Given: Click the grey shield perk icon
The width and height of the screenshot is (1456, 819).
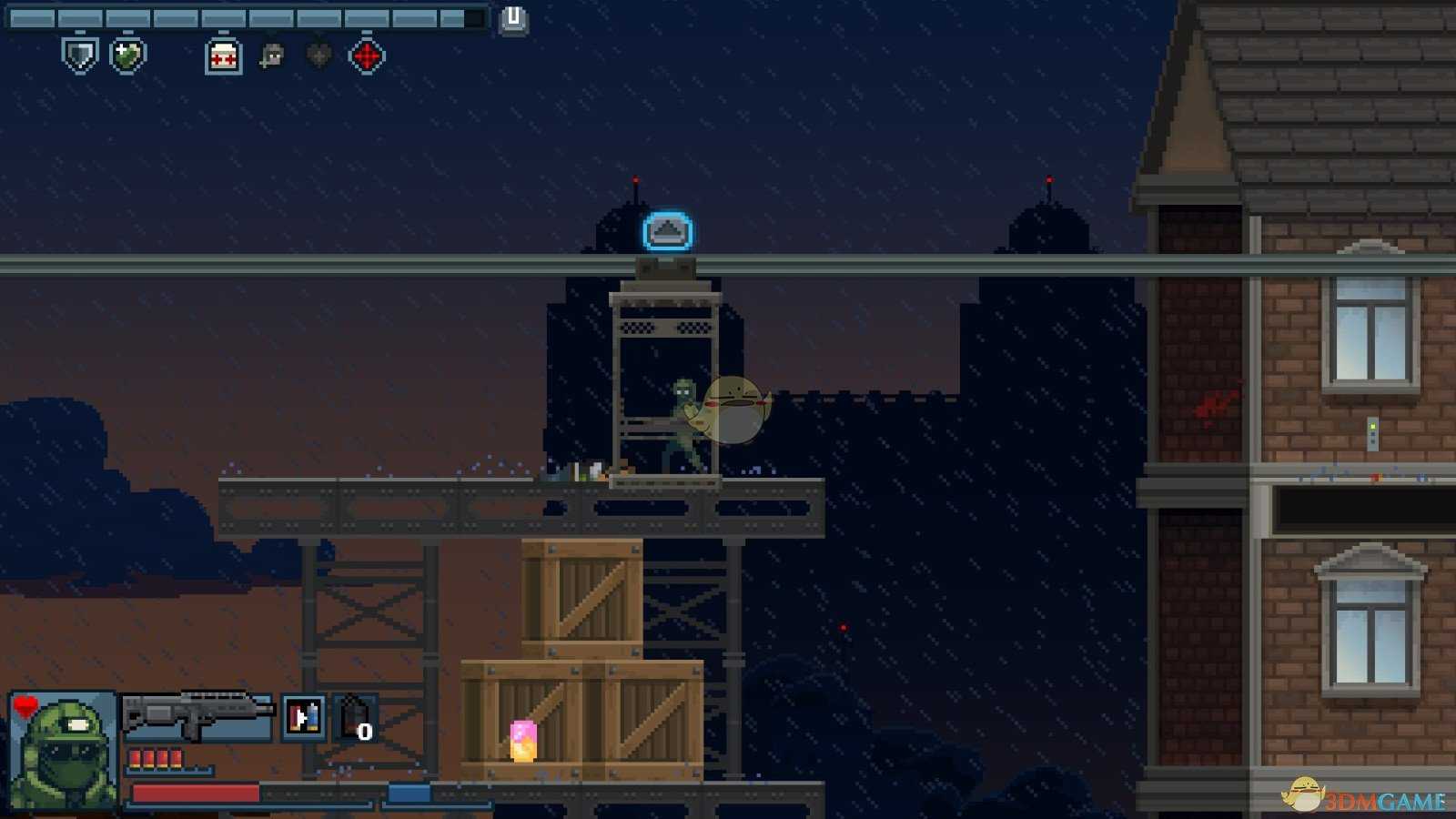Looking at the screenshot, I should [80, 55].
